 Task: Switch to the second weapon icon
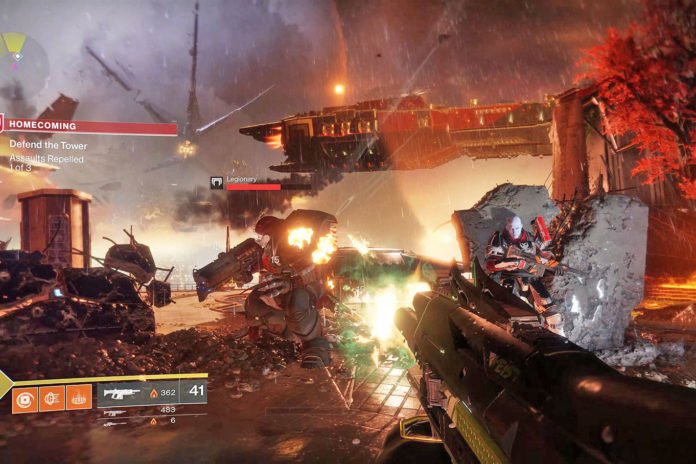pos(115,410)
